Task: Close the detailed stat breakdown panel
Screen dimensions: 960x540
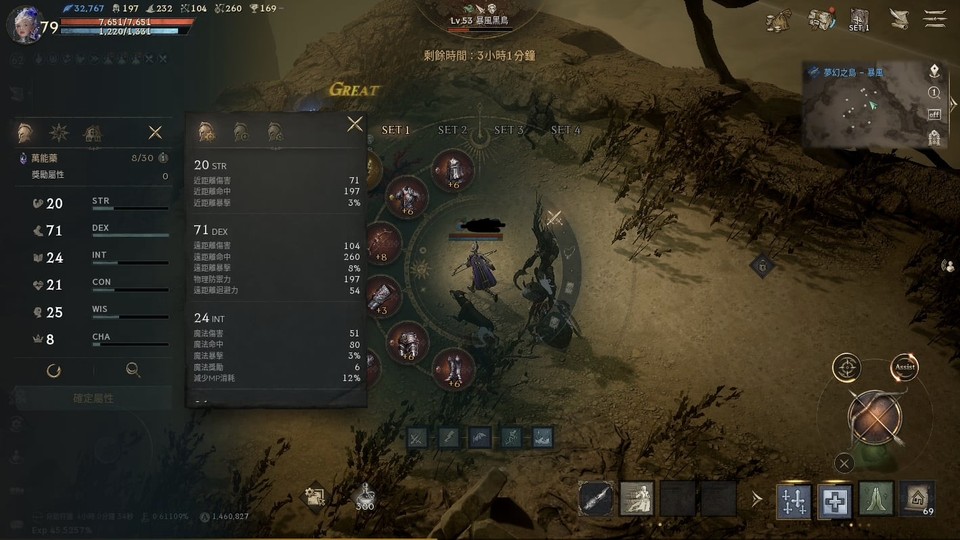Action: (x=354, y=124)
